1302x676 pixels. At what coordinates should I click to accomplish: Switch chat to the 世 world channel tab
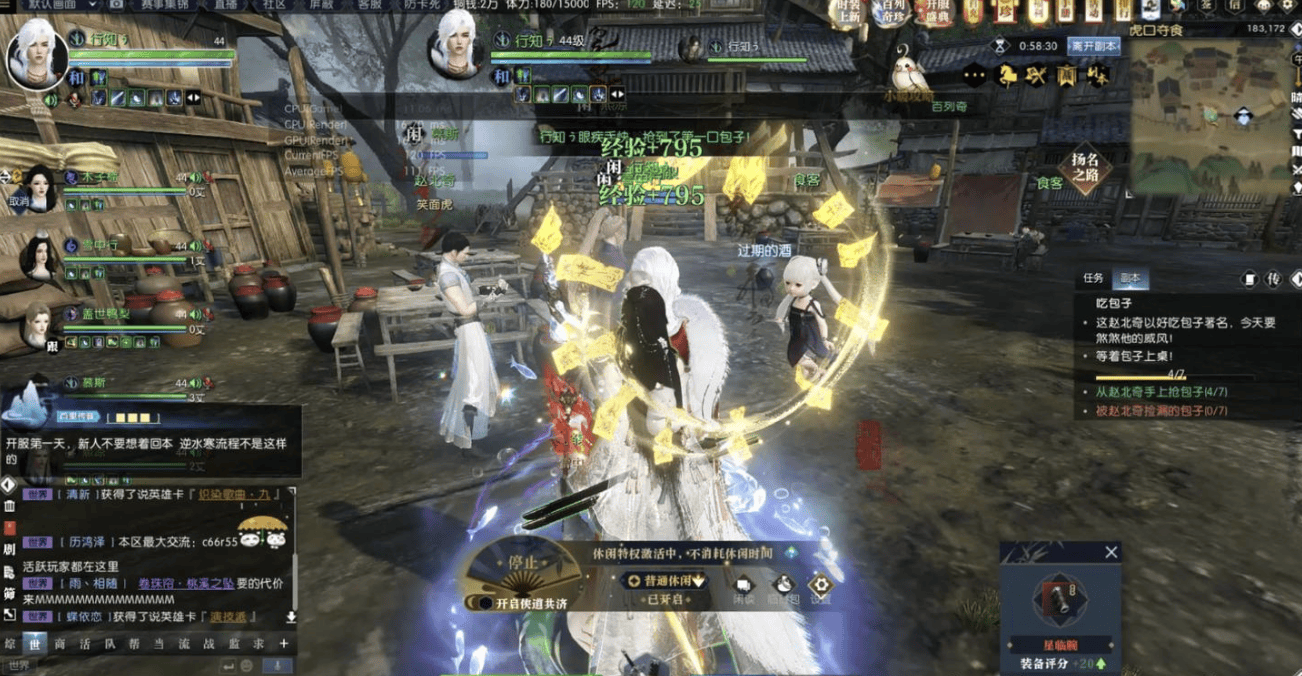[x=35, y=643]
